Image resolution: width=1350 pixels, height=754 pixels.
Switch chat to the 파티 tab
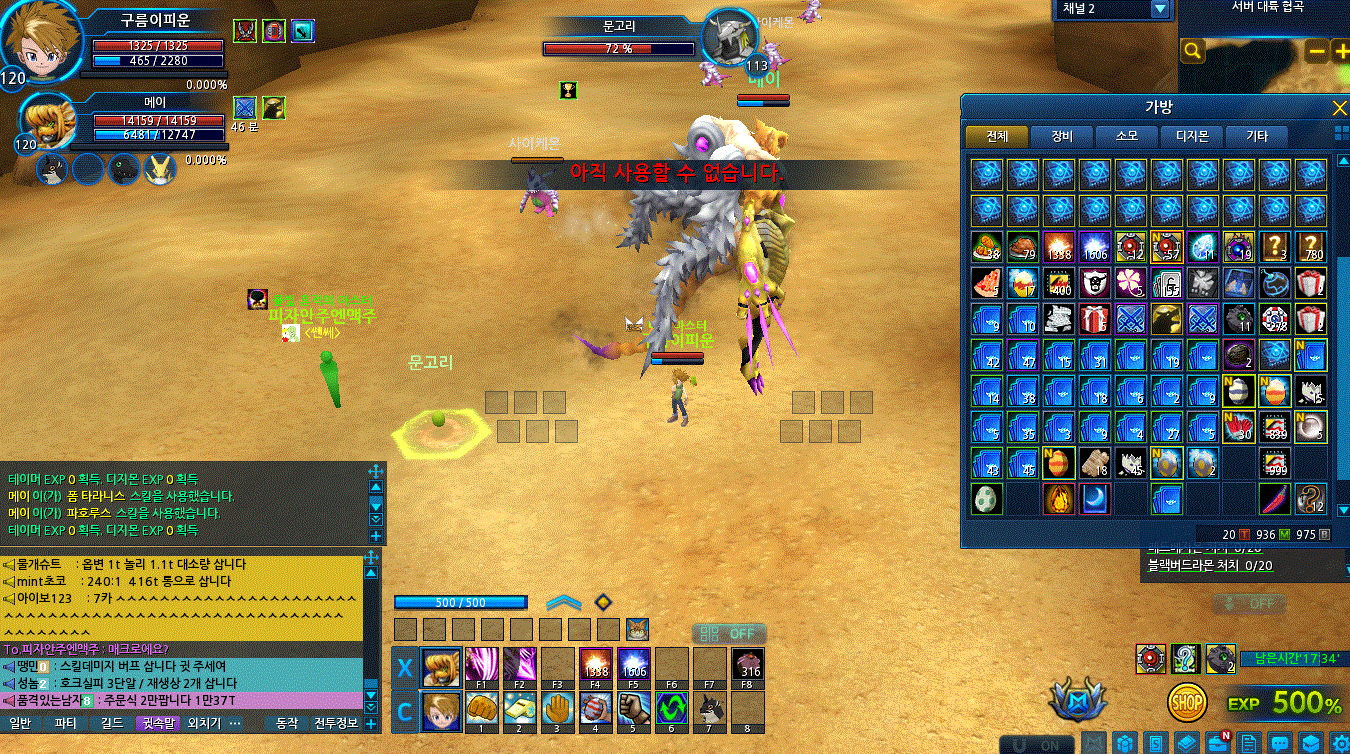(x=66, y=722)
